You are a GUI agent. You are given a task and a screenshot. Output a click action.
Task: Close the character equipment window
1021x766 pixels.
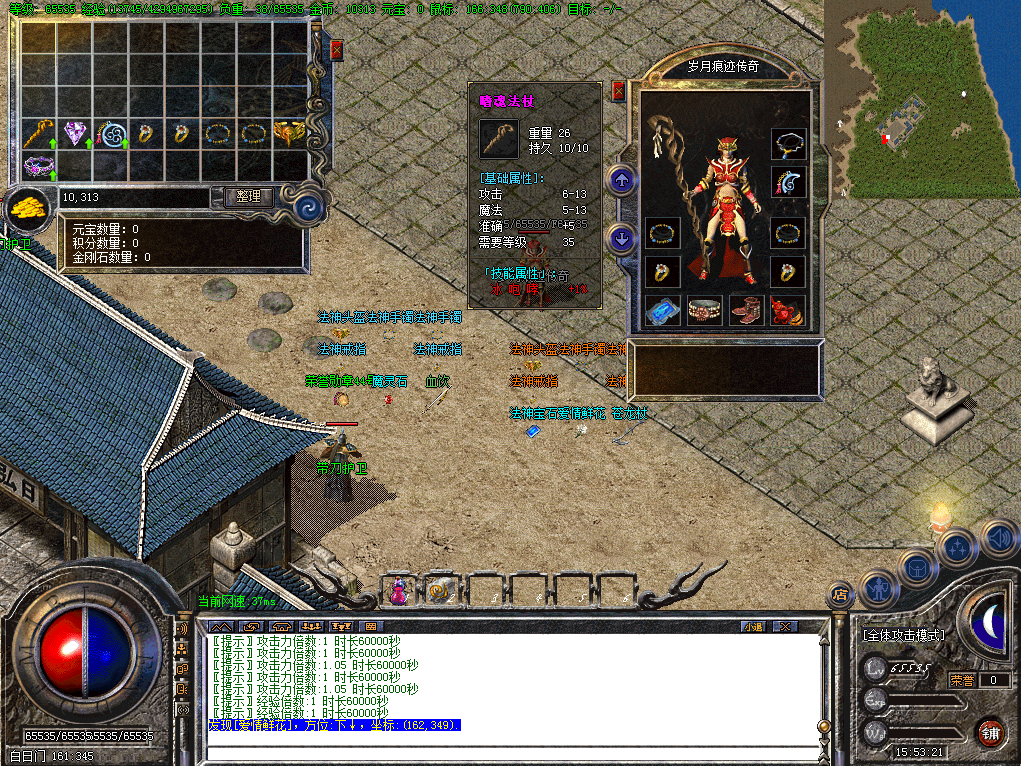click(x=619, y=91)
